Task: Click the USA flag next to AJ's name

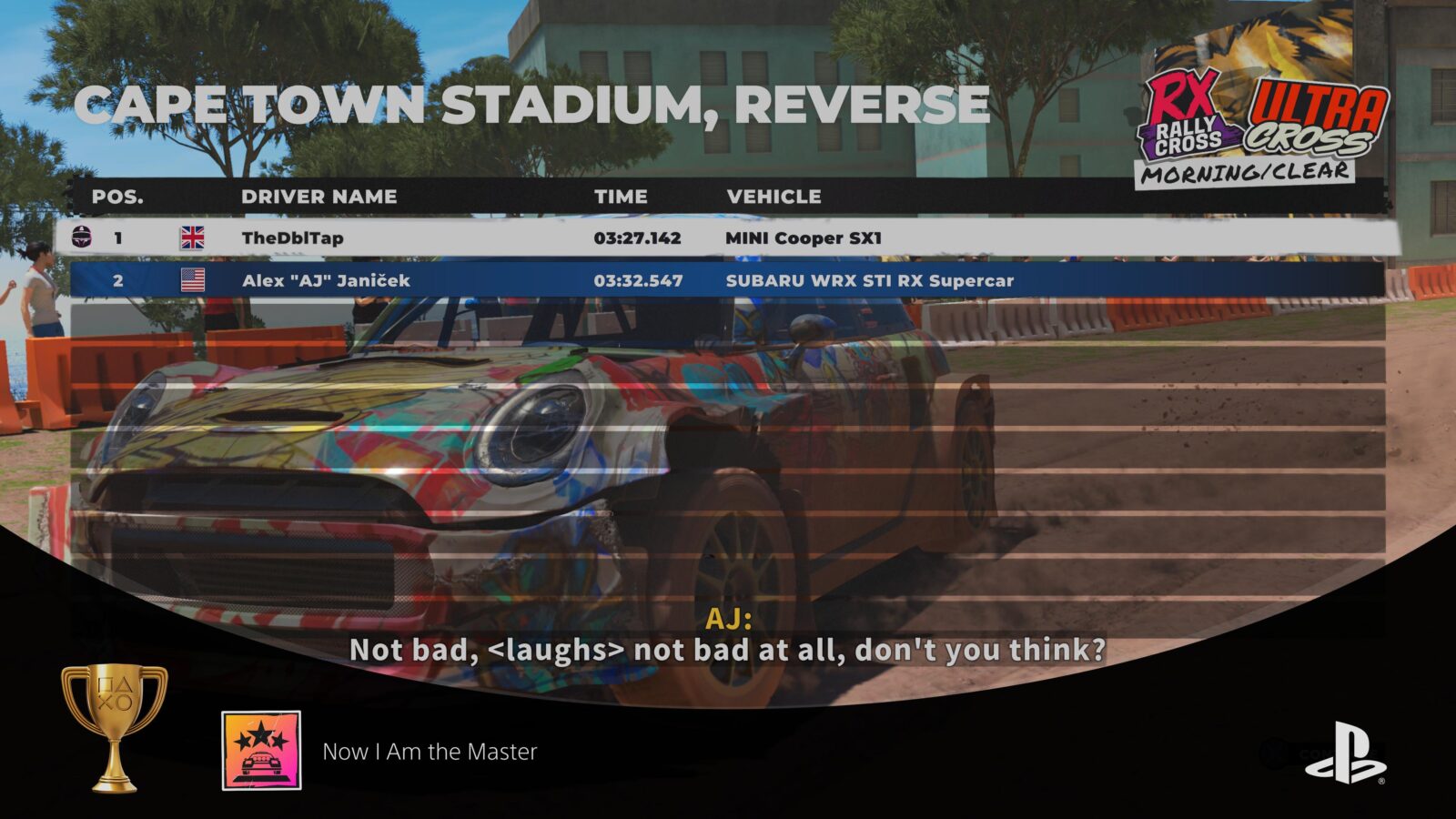Action: pos(194,281)
